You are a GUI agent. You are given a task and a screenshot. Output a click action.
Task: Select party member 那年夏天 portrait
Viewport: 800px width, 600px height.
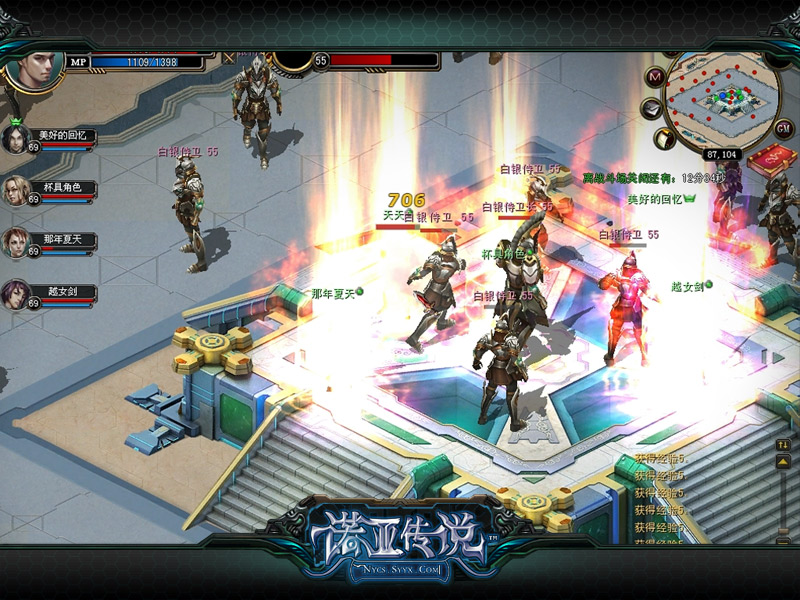[16, 241]
